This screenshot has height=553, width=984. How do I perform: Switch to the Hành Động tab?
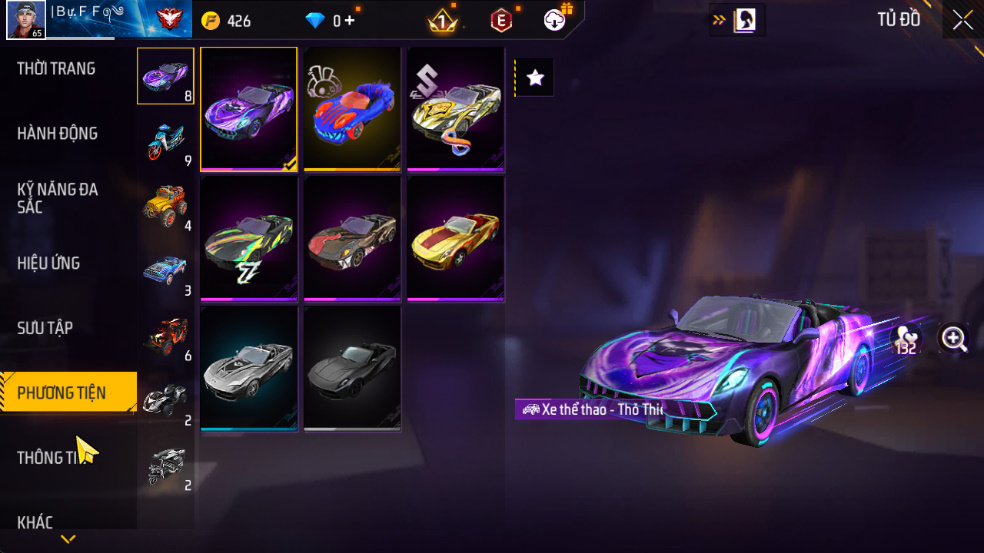coord(57,133)
